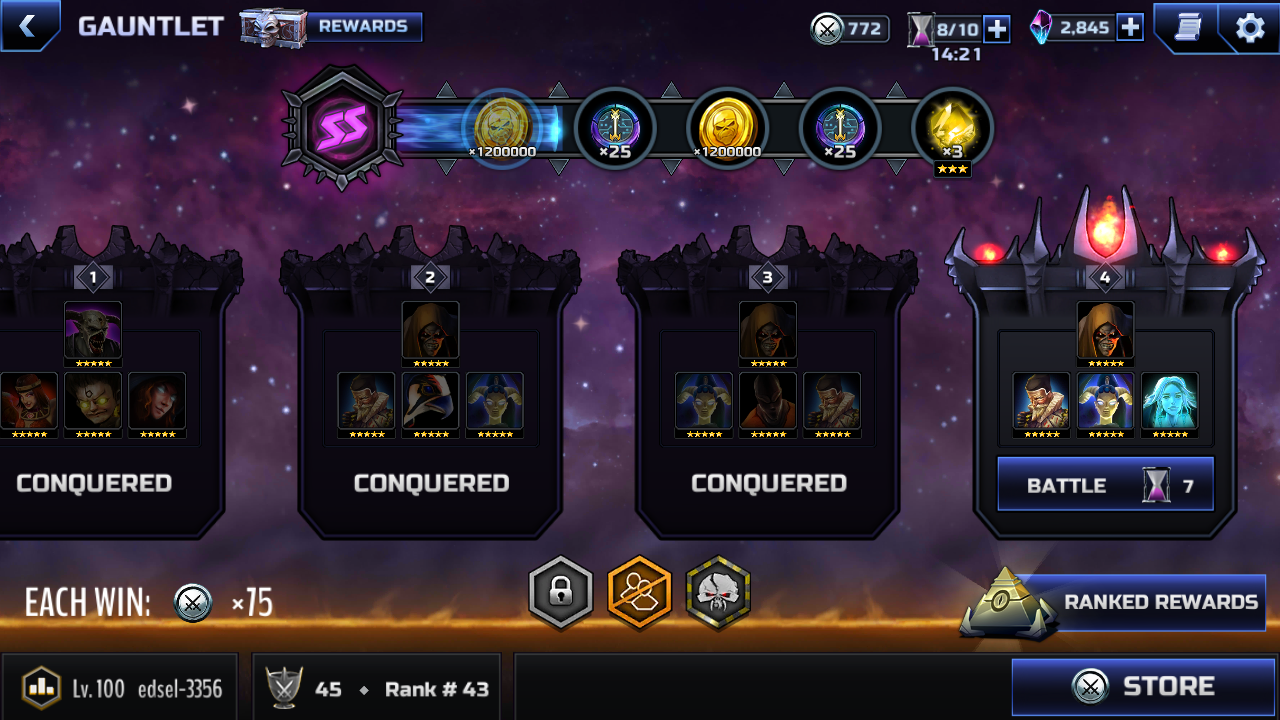Open the scroll log menu
This screenshot has width=1280, height=720.
1187,27
